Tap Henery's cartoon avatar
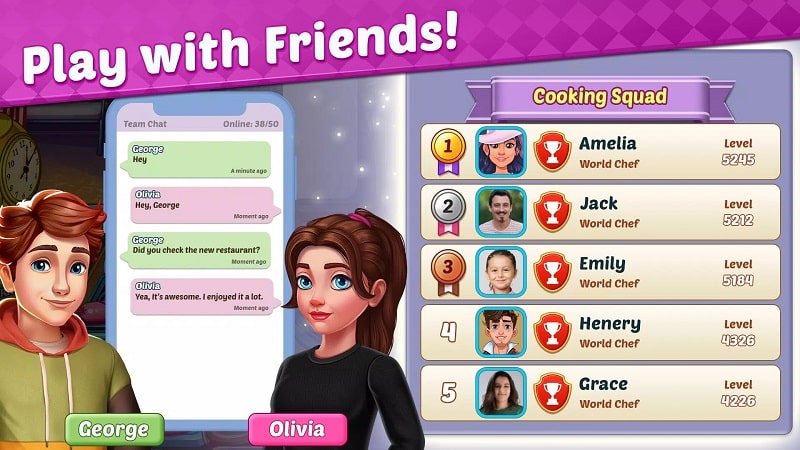Screen dimensions: 800x450 500,332
